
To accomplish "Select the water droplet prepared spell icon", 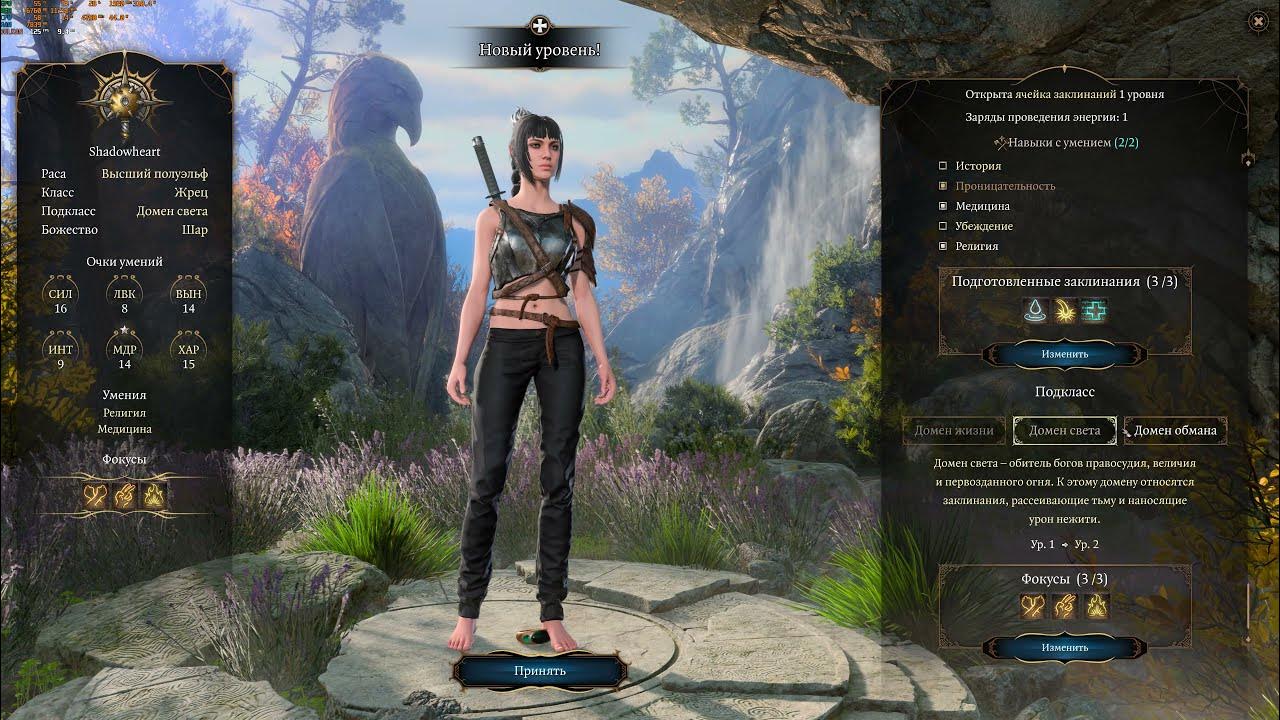I will point(1035,310).
